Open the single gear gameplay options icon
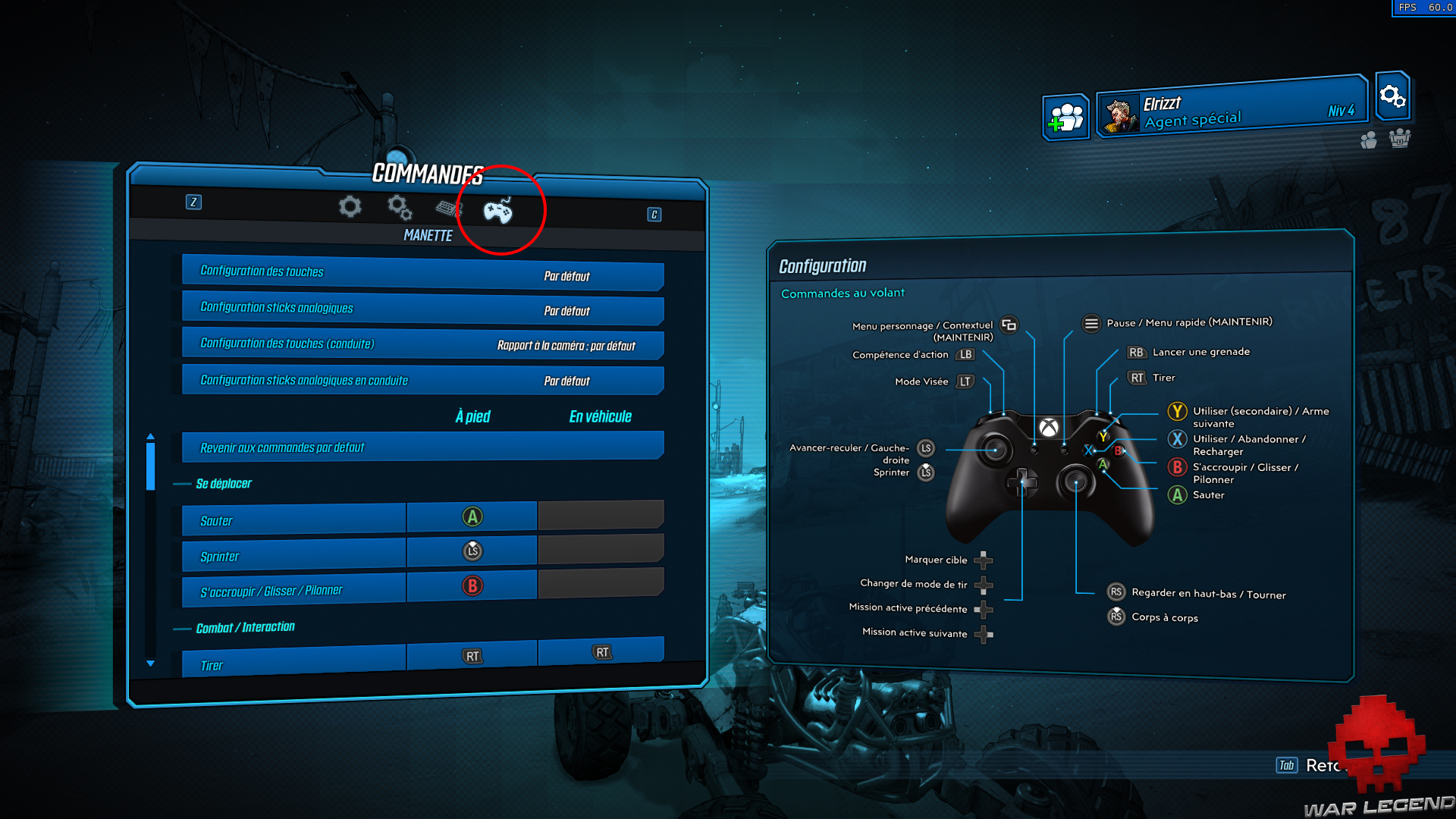 pyautogui.click(x=349, y=206)
